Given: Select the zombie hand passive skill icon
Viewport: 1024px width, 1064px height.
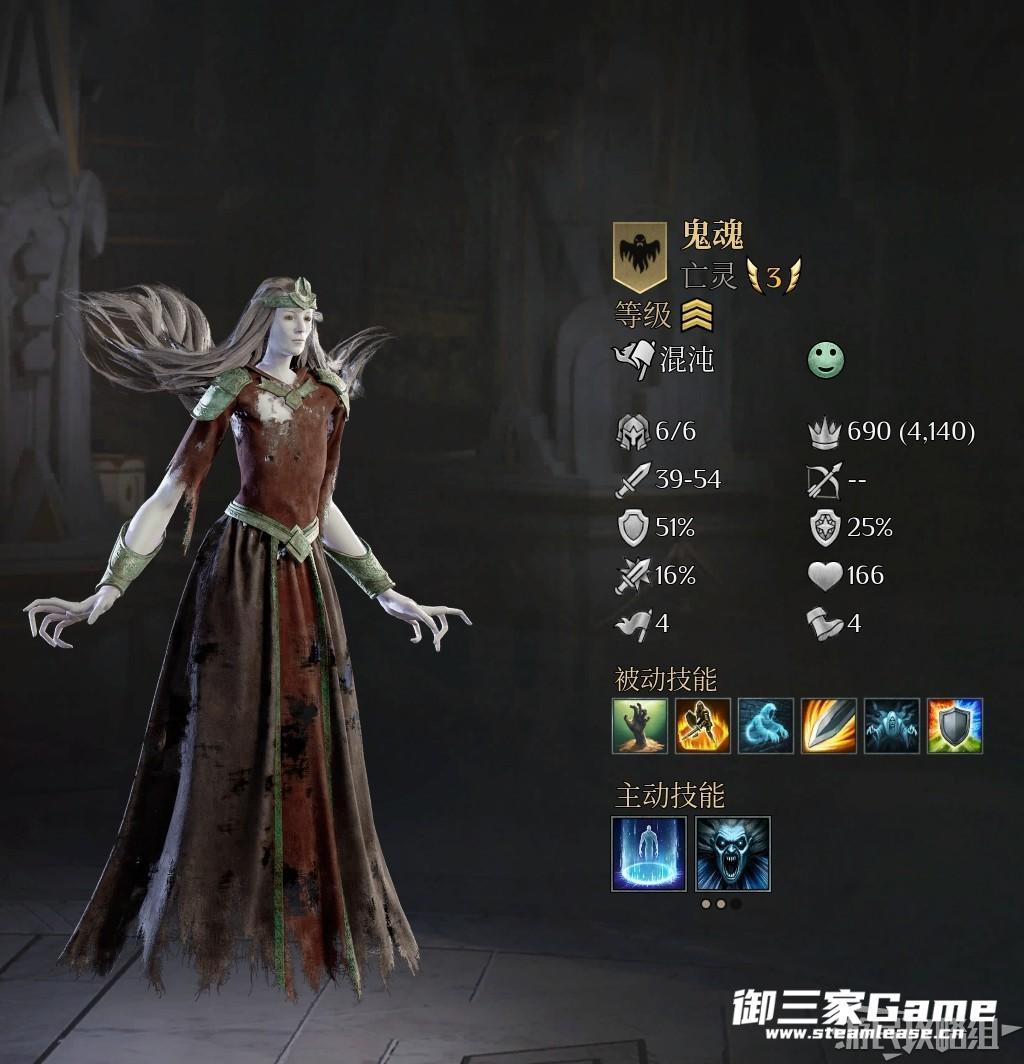Looking at the screenshot, I should [640, 725].
